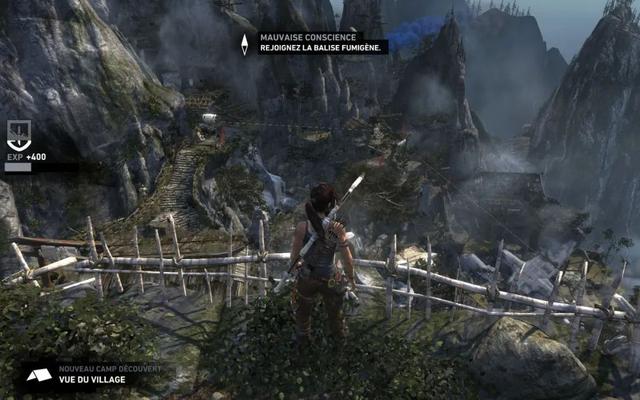Click the EXP shield icon
Screen dimensions: 640x400
[18, 133]
